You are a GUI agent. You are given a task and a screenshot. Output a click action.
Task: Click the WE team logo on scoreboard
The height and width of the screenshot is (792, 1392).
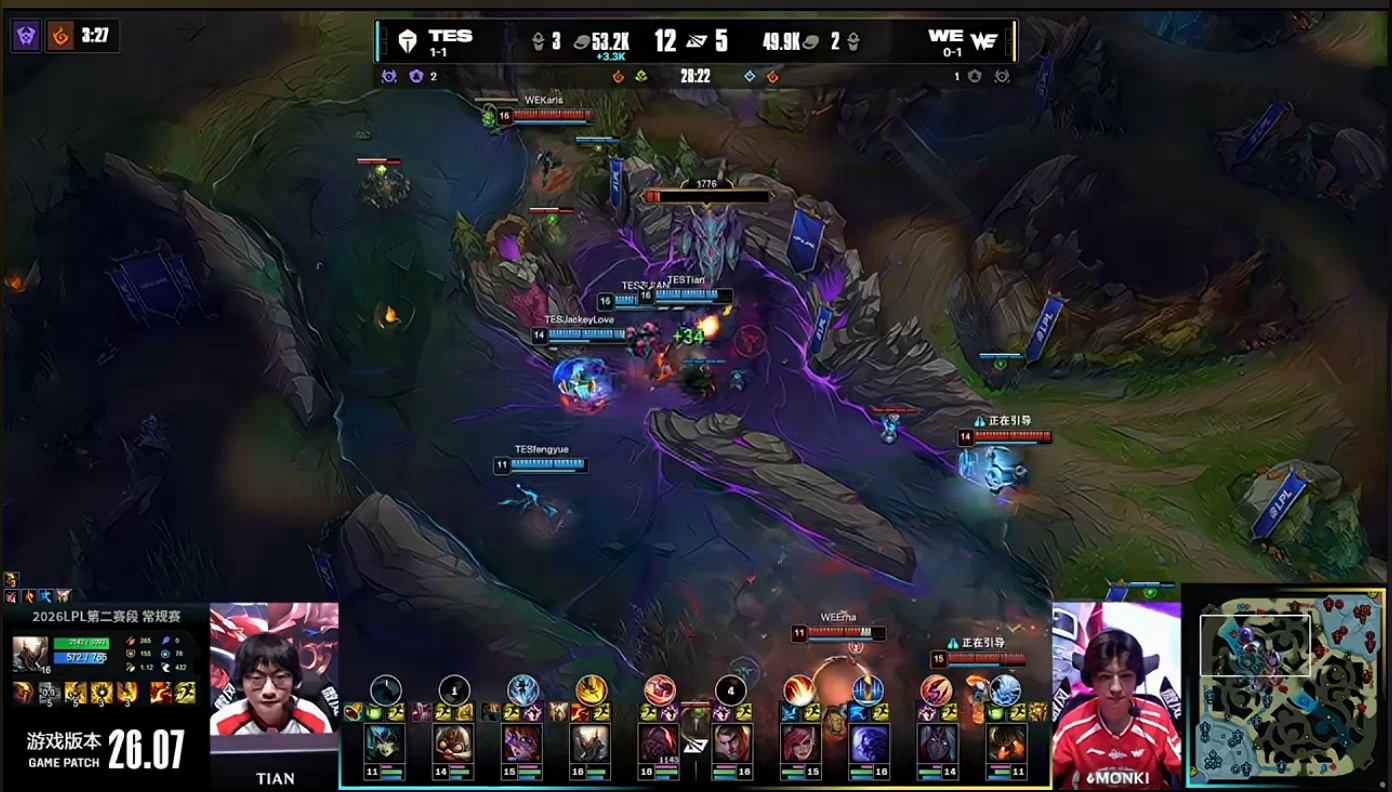984,41
